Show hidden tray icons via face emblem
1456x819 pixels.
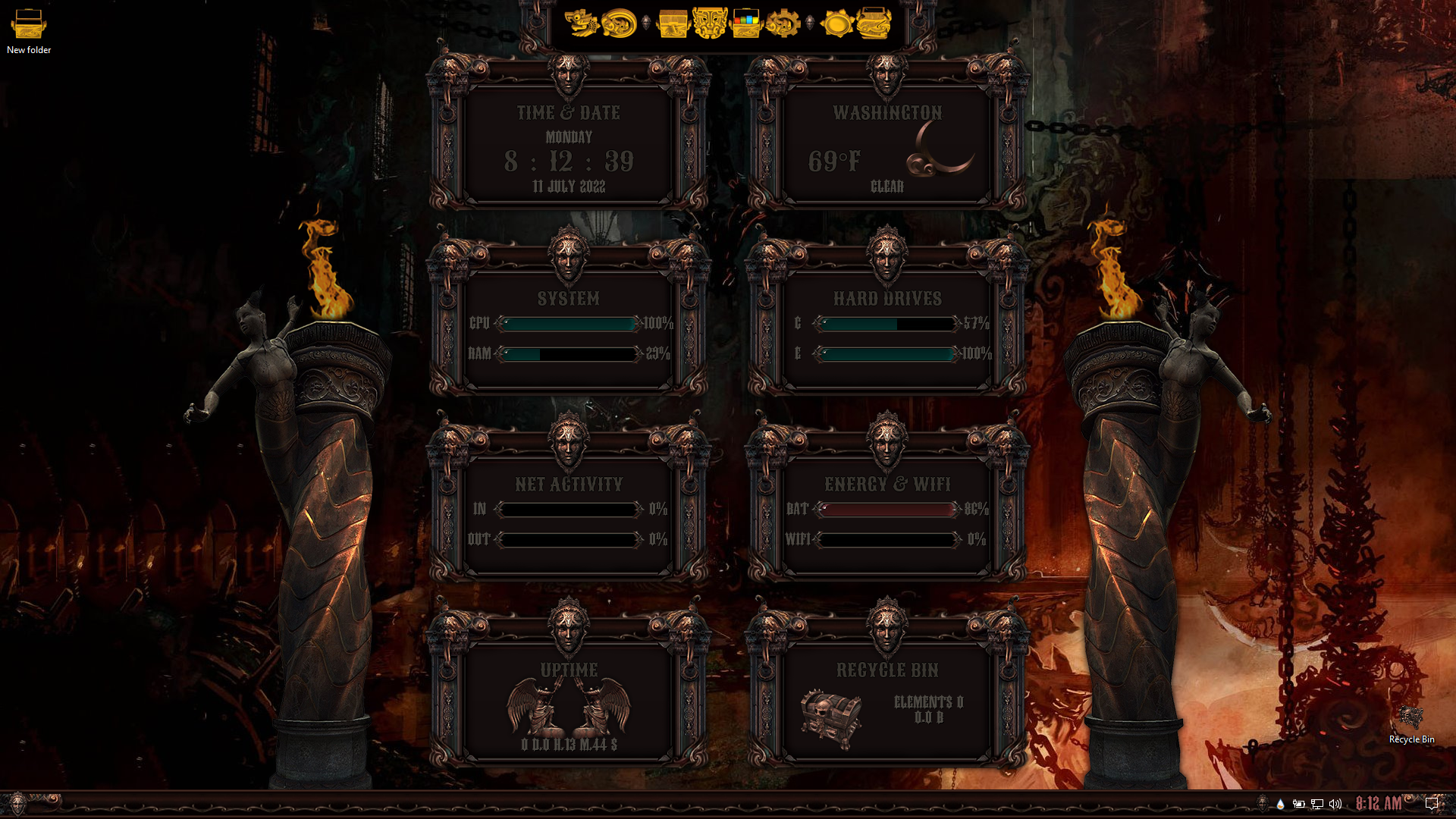pos(1262,803)
